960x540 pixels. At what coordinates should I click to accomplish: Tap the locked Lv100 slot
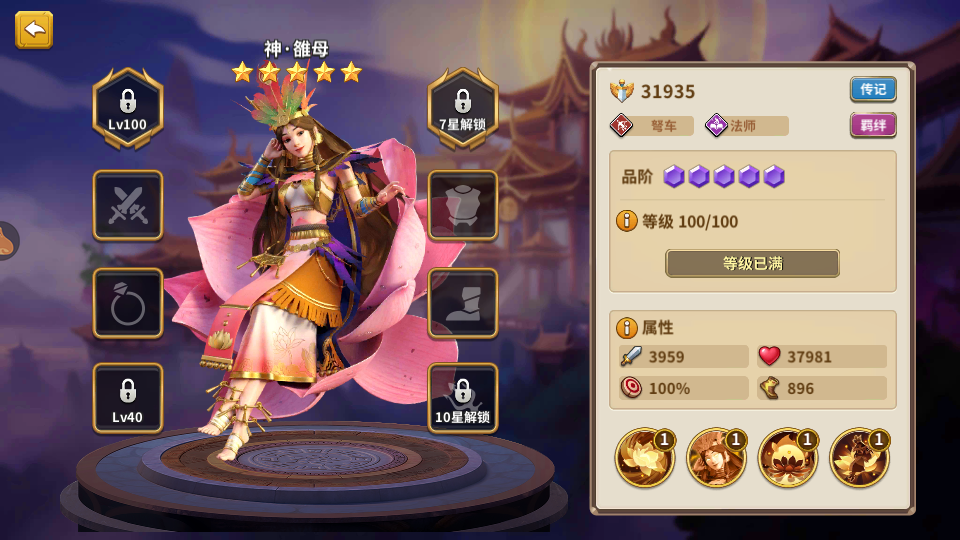pos(128,108)
